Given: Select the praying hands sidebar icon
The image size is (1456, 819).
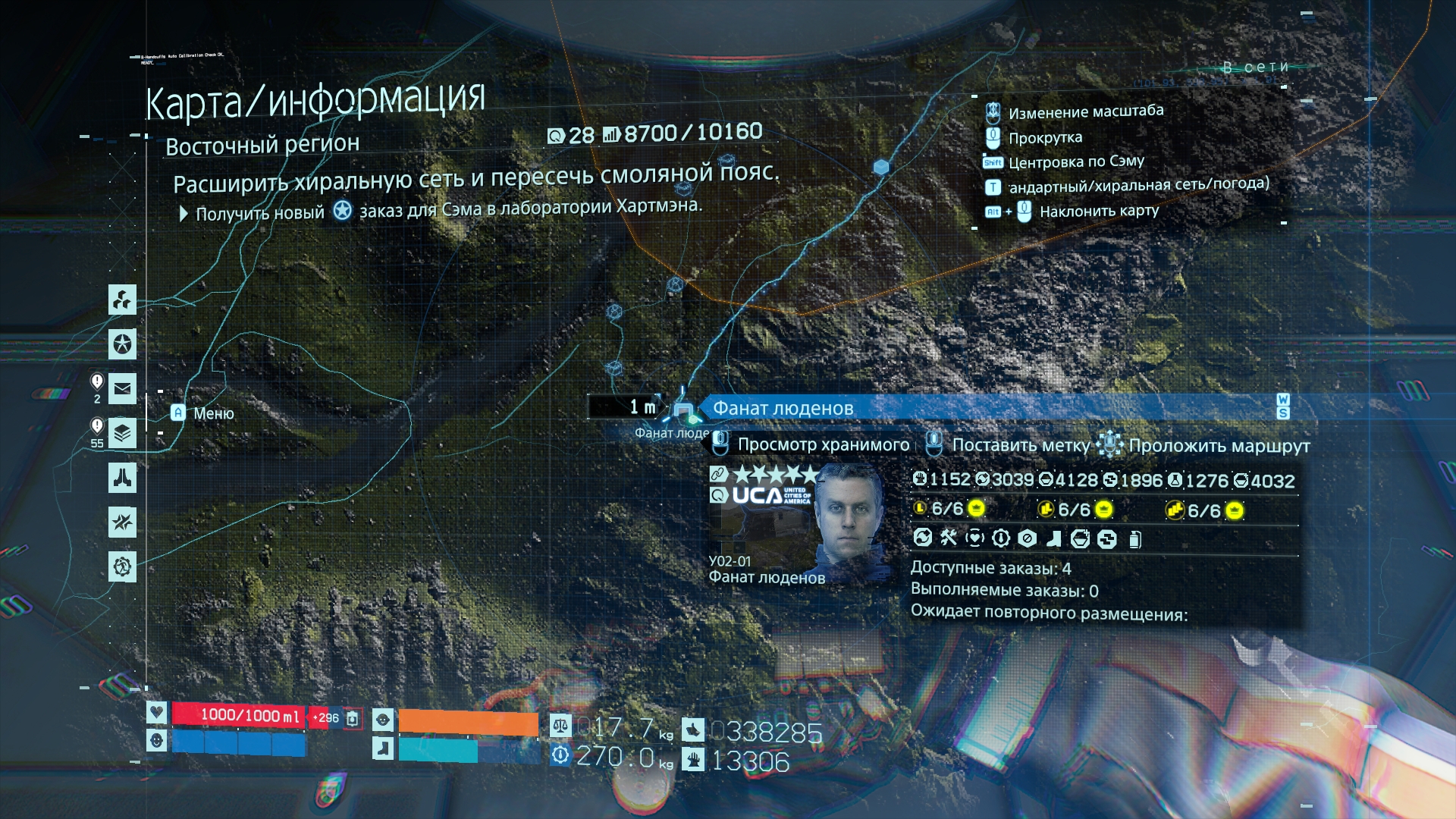Looking at the screenshot, I should 122,478.
